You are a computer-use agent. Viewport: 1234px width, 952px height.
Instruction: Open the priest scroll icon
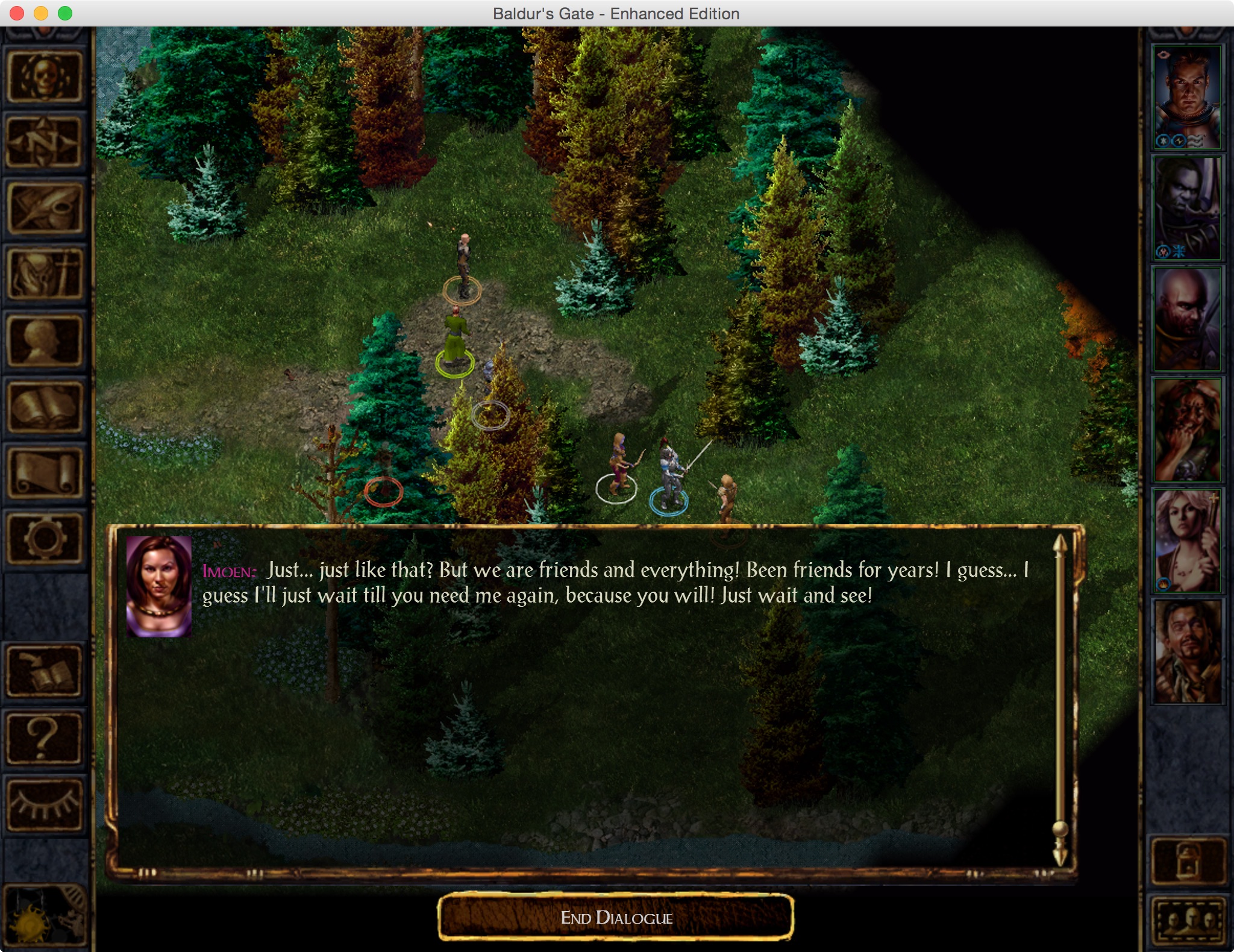[x=45, y=474]
